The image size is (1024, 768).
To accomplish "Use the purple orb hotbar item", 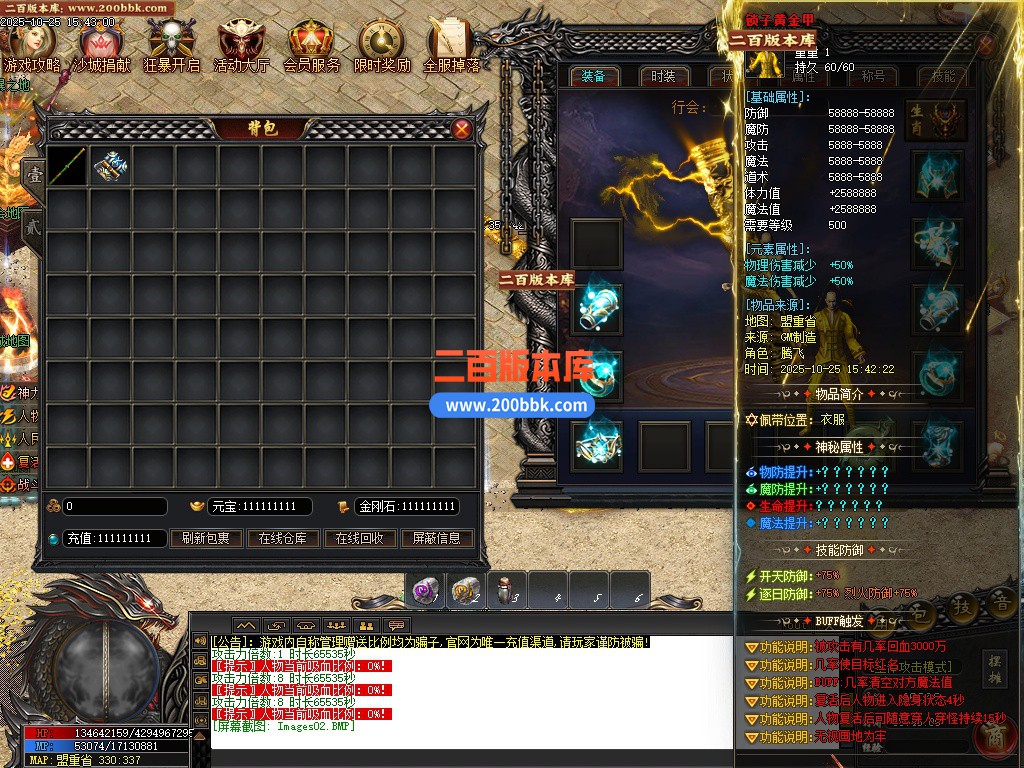I will point(425,592).
